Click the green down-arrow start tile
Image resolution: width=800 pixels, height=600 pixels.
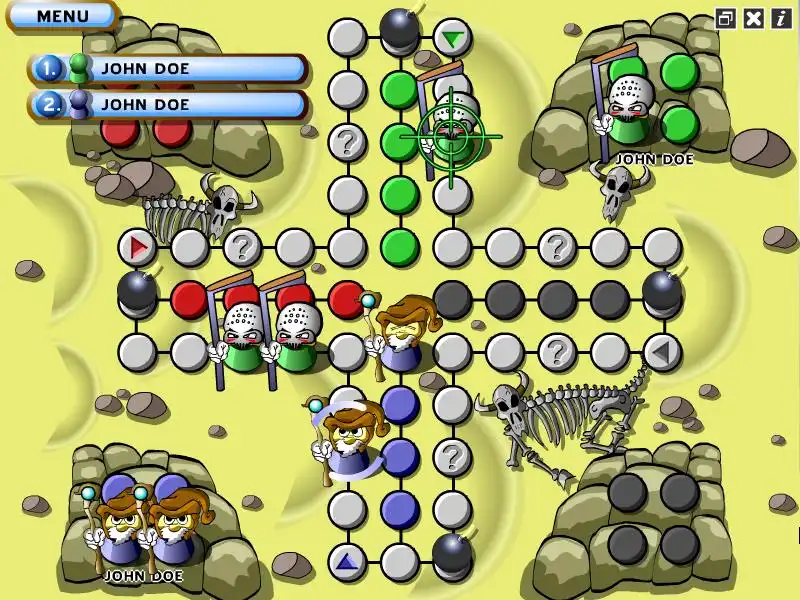point(454,39)
